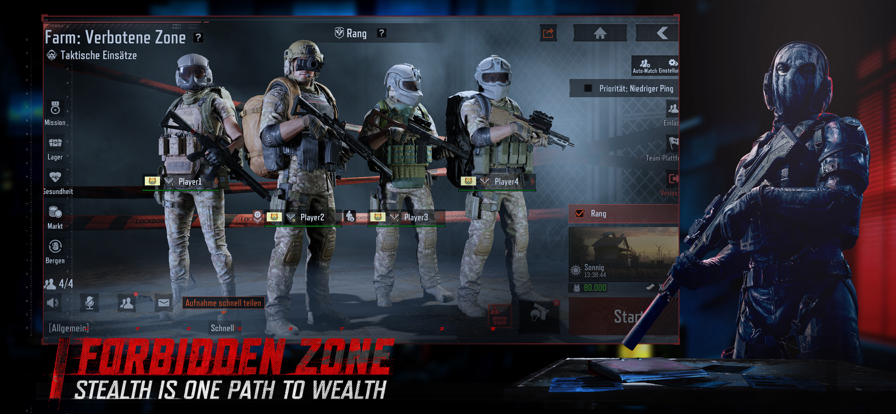
Task: Open the mail envelope
Action: [163, 302]
